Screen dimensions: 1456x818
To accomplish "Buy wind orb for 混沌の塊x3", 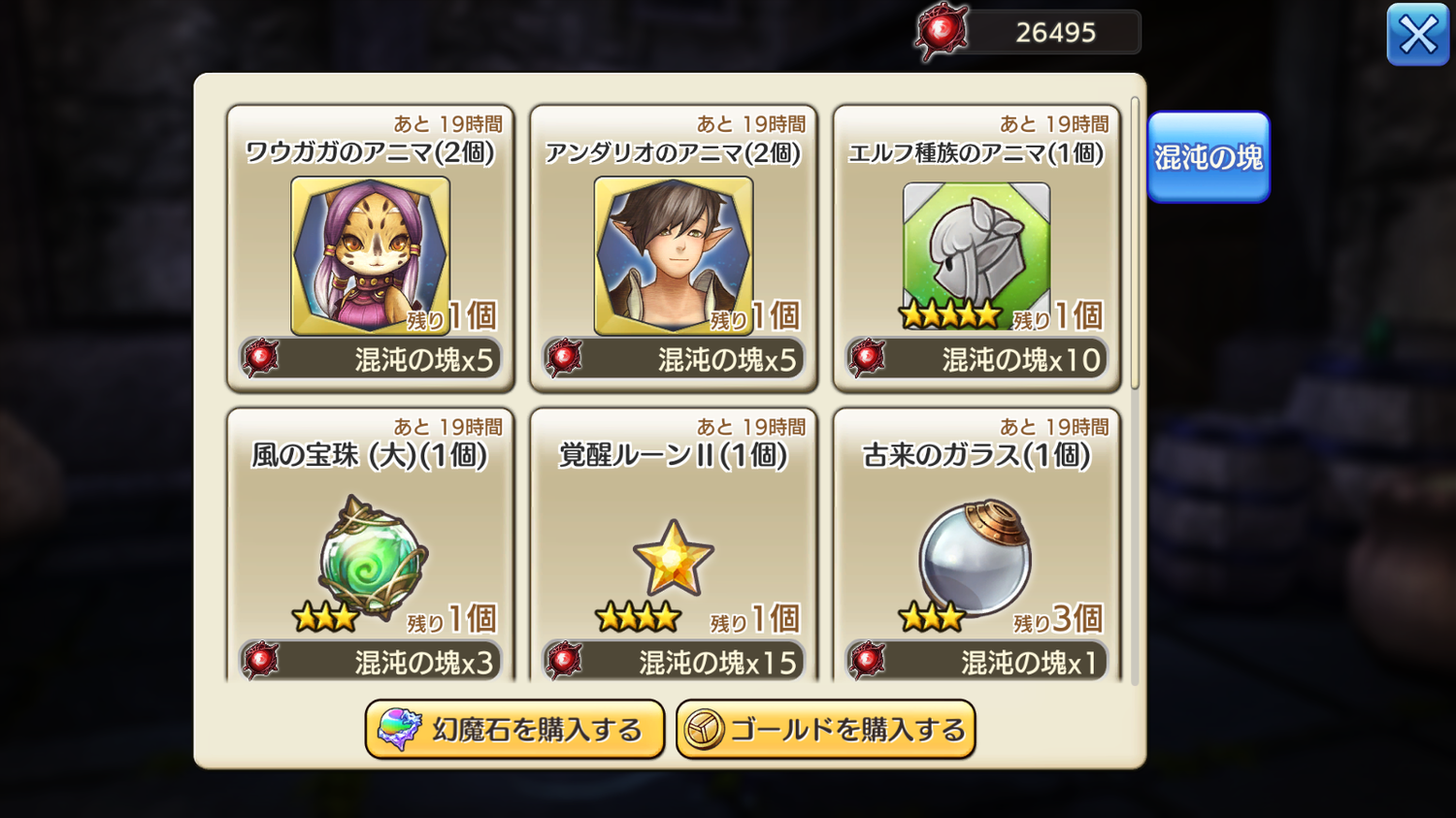I will tap(371, 662).
